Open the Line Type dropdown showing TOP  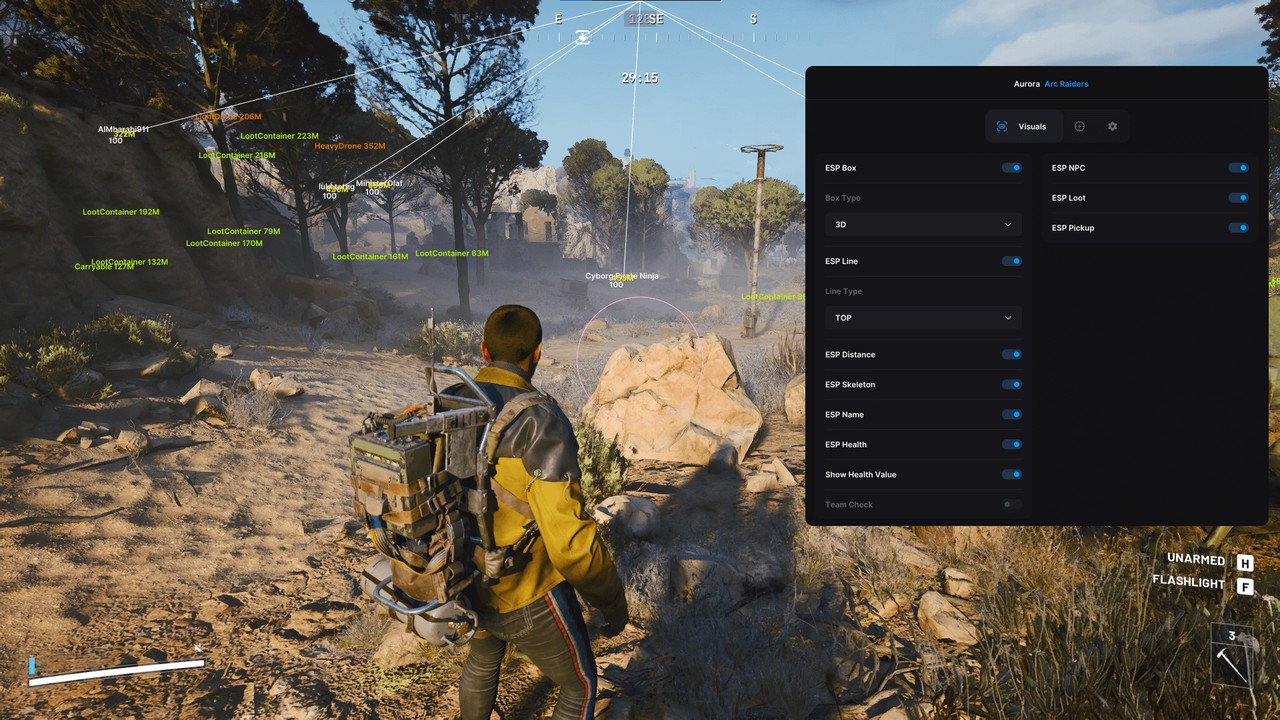click(922, 317)
